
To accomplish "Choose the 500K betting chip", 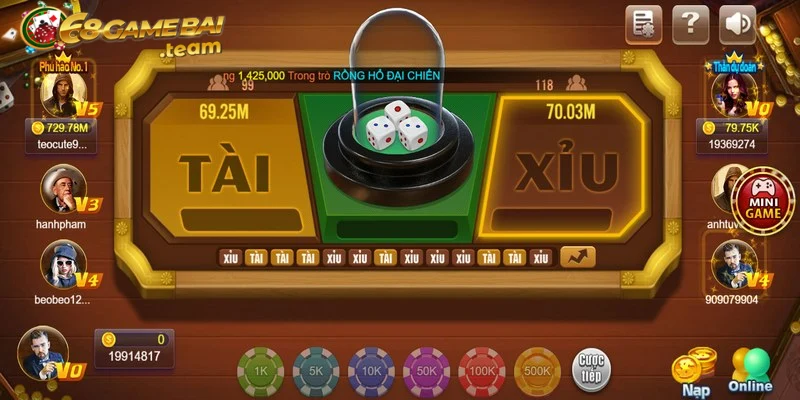I will (x=537, y=369).
